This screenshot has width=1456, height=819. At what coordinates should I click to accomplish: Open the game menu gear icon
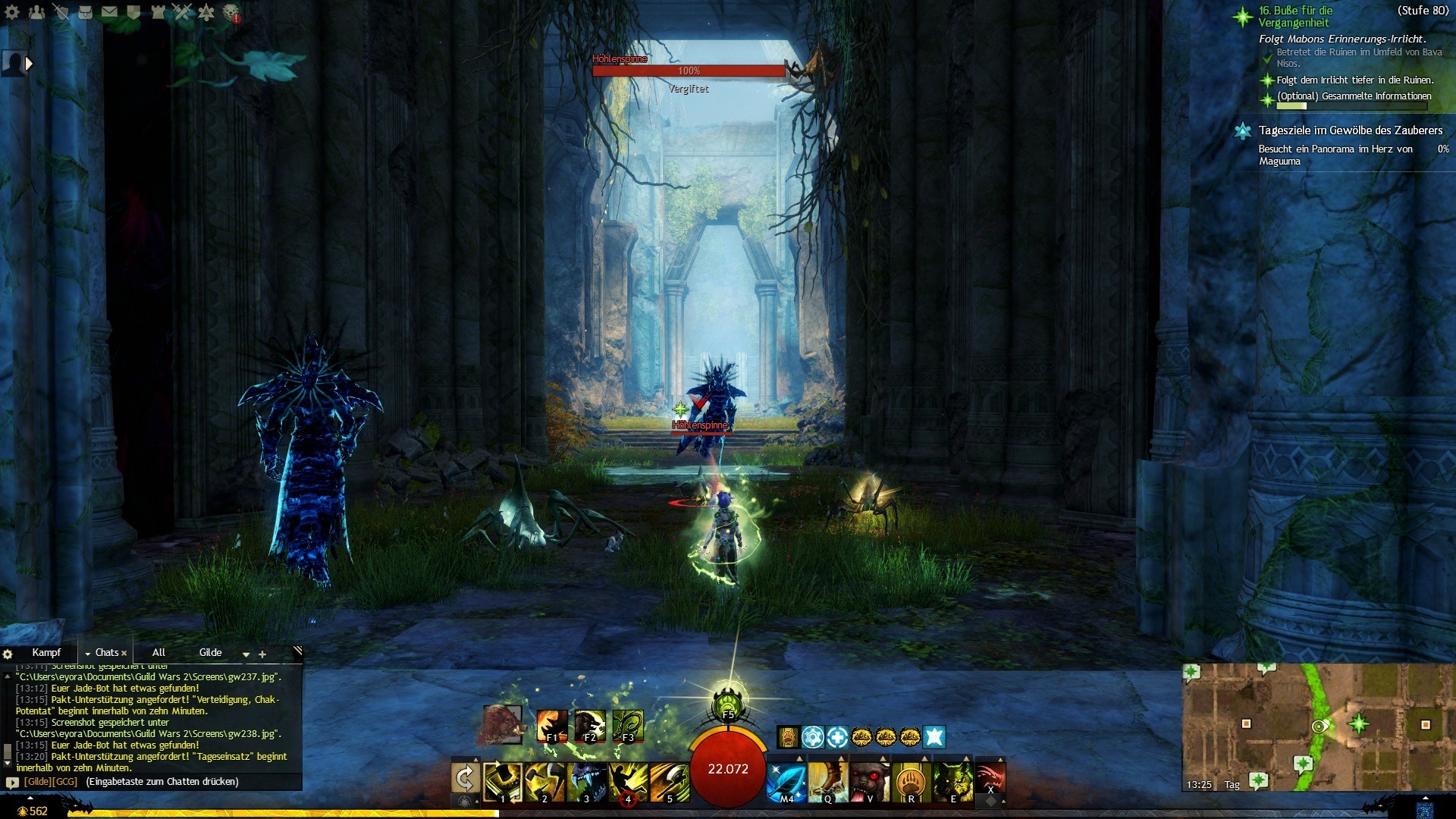pos(12,12)
